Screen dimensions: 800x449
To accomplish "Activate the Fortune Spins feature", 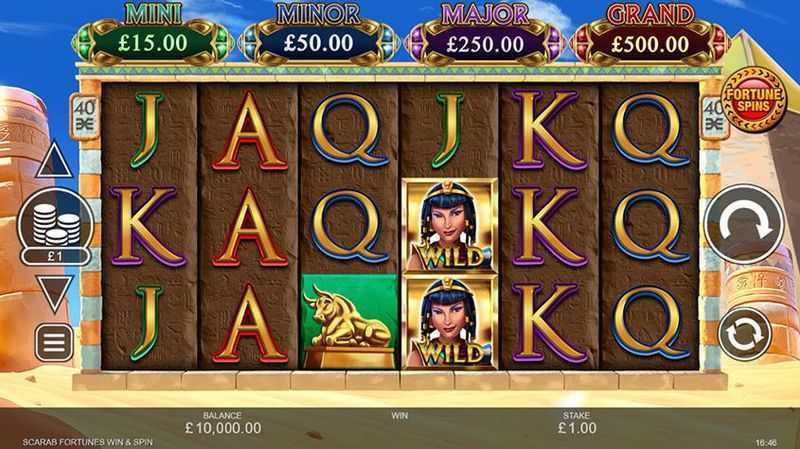I will click(755, 98).
